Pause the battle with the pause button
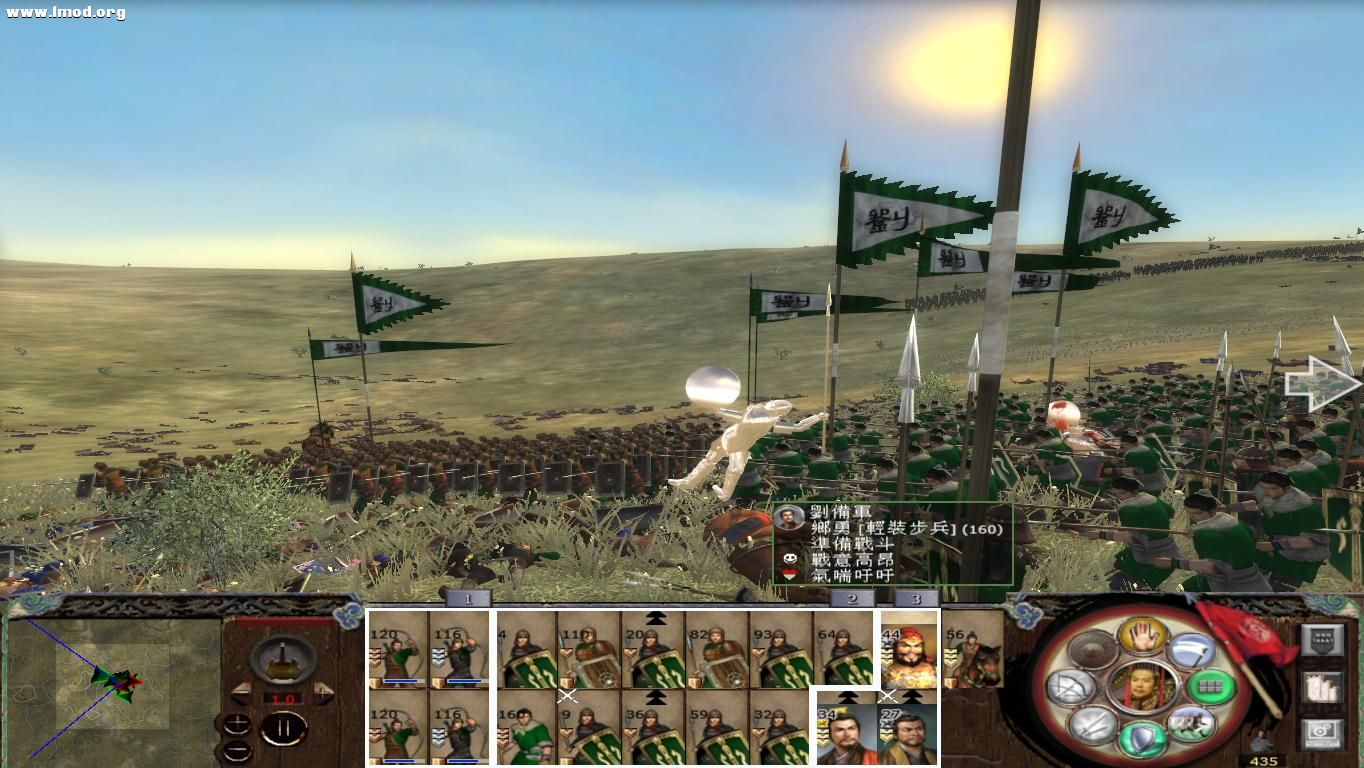Viewport: 1364px width, 768px height. click(x=285, y=727)
